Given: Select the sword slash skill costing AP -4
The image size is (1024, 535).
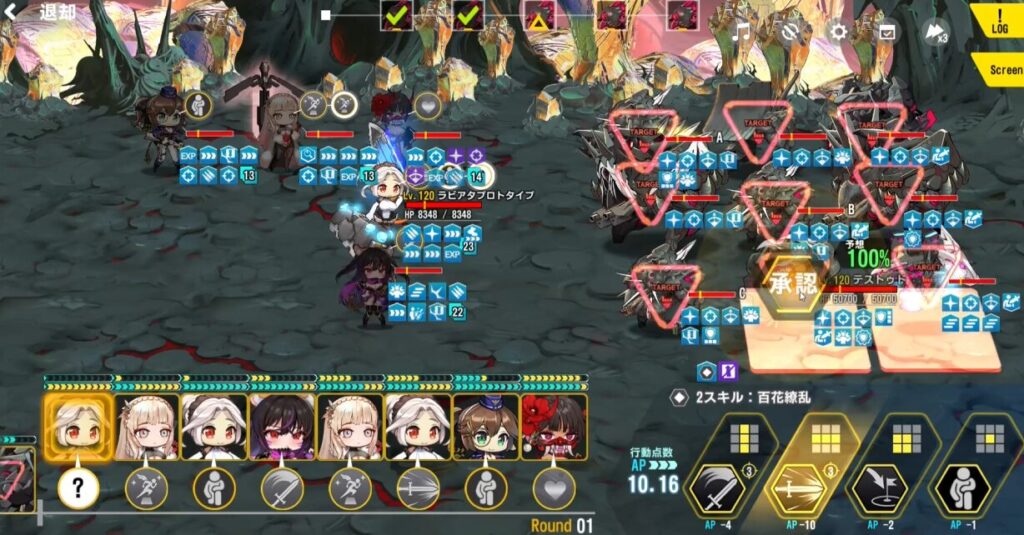Looking at the screenshot, I should coord(715,486).
